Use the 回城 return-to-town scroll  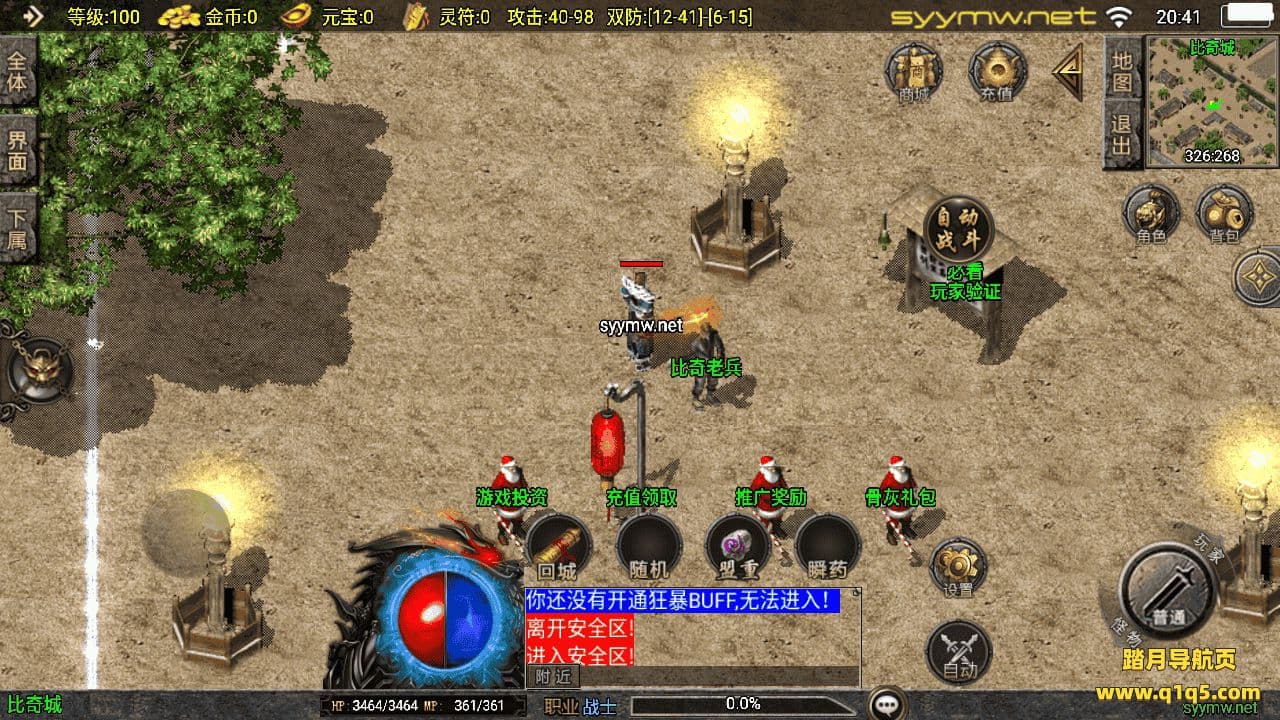point(557,547)
